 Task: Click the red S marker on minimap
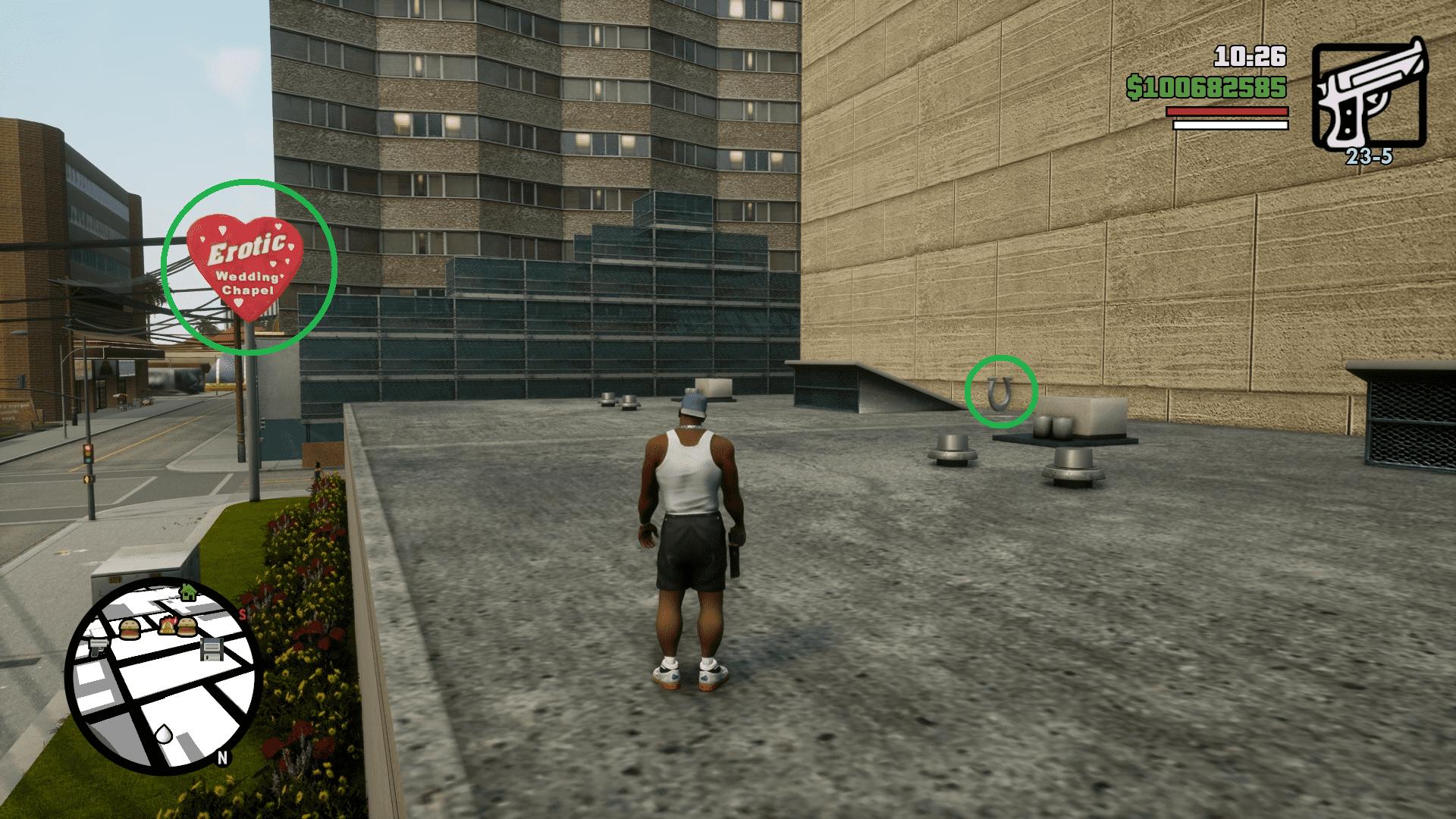click(x=242, y=614)
